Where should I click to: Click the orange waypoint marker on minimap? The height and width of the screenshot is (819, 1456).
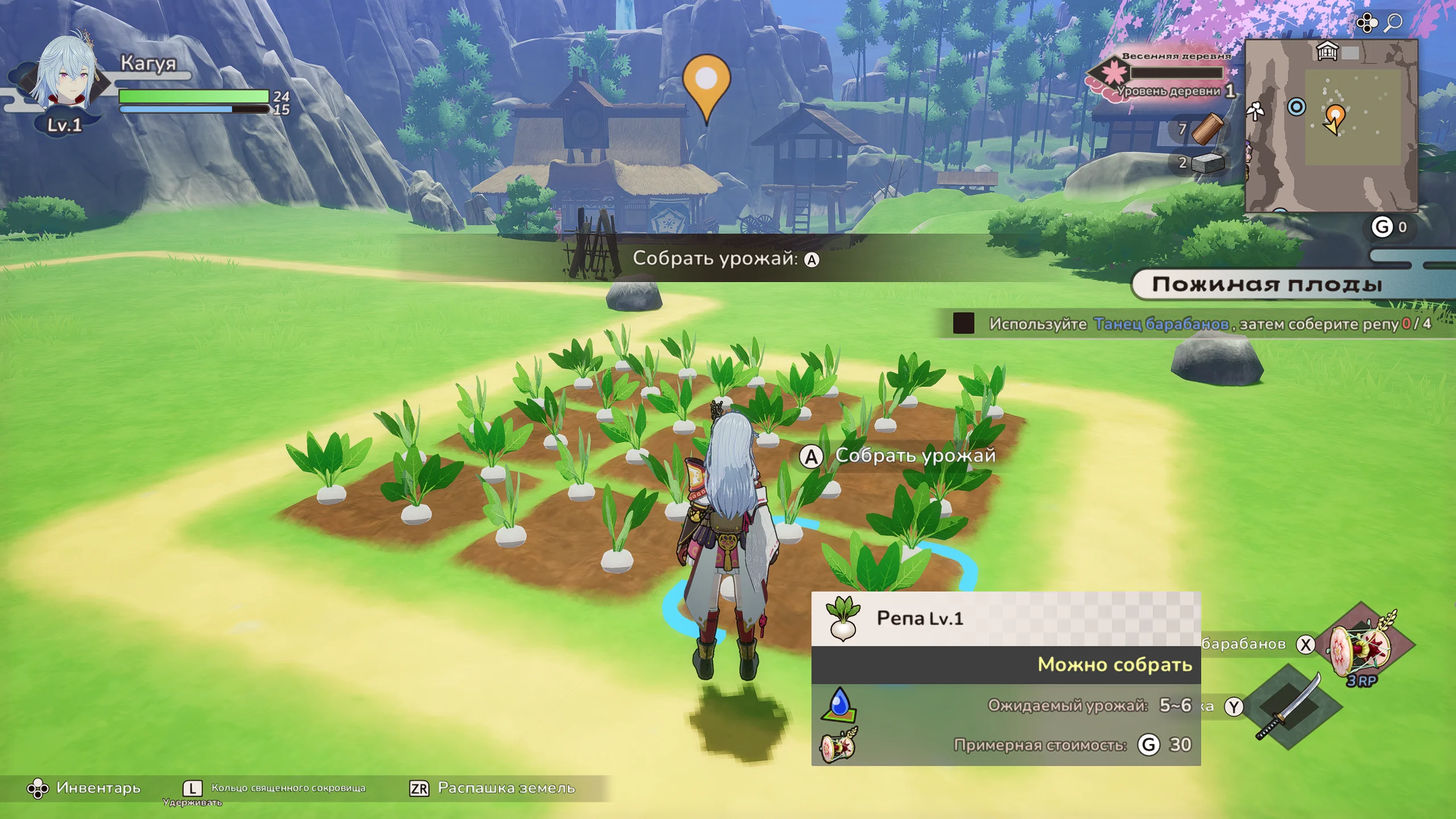tap(1335, 116)
